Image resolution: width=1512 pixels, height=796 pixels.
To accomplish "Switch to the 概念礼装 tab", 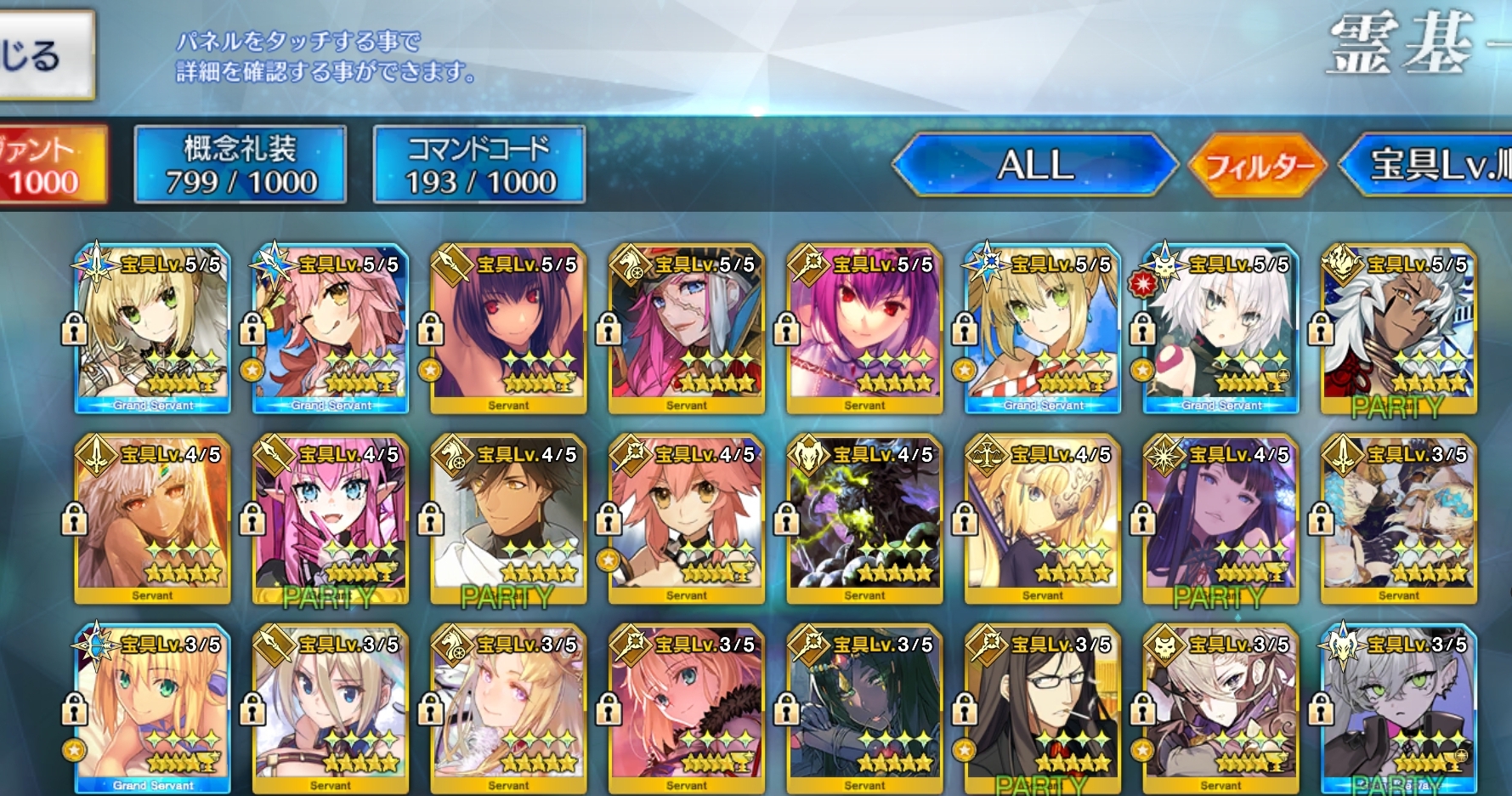I will [240, 165].
